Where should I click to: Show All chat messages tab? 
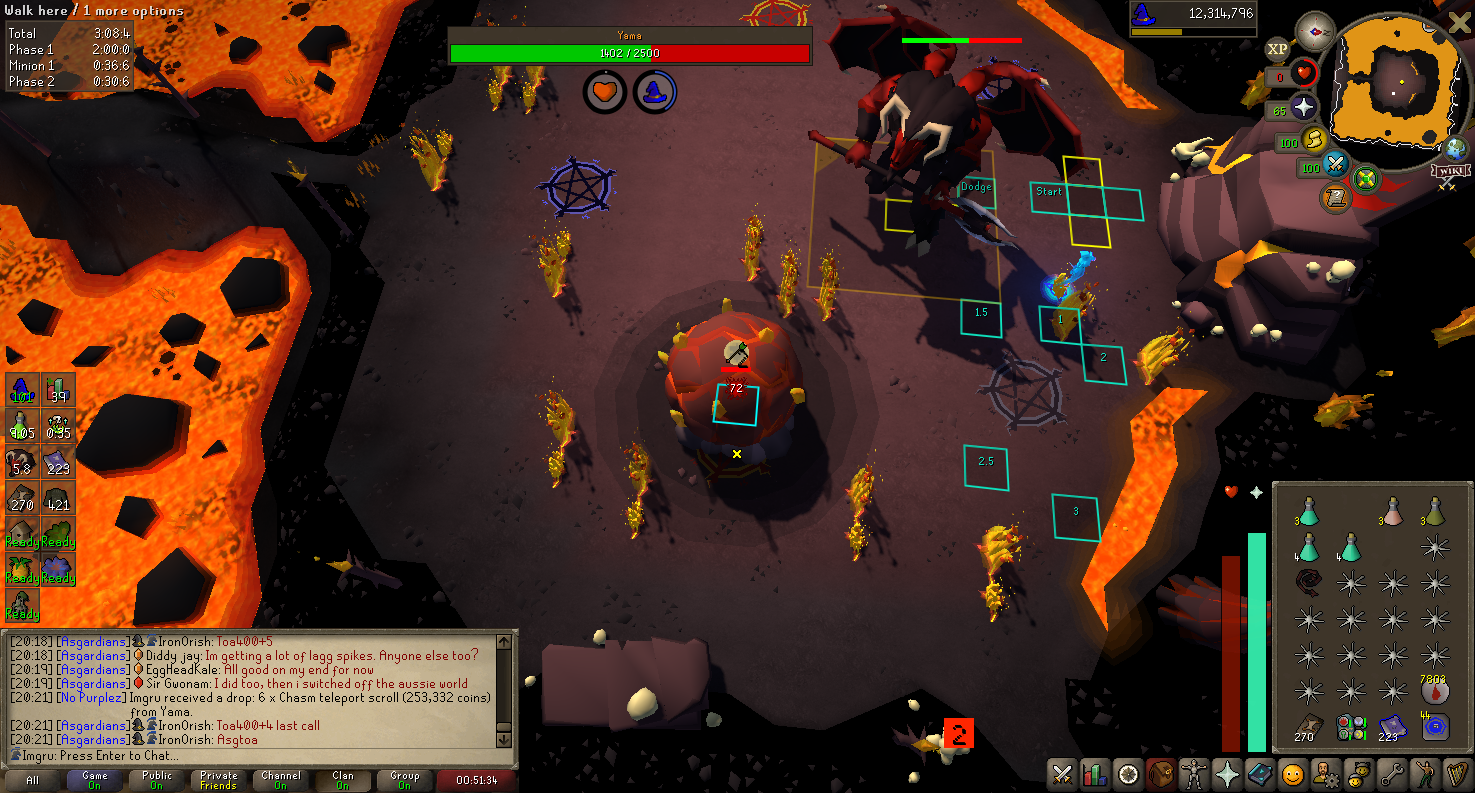(33, 780)
